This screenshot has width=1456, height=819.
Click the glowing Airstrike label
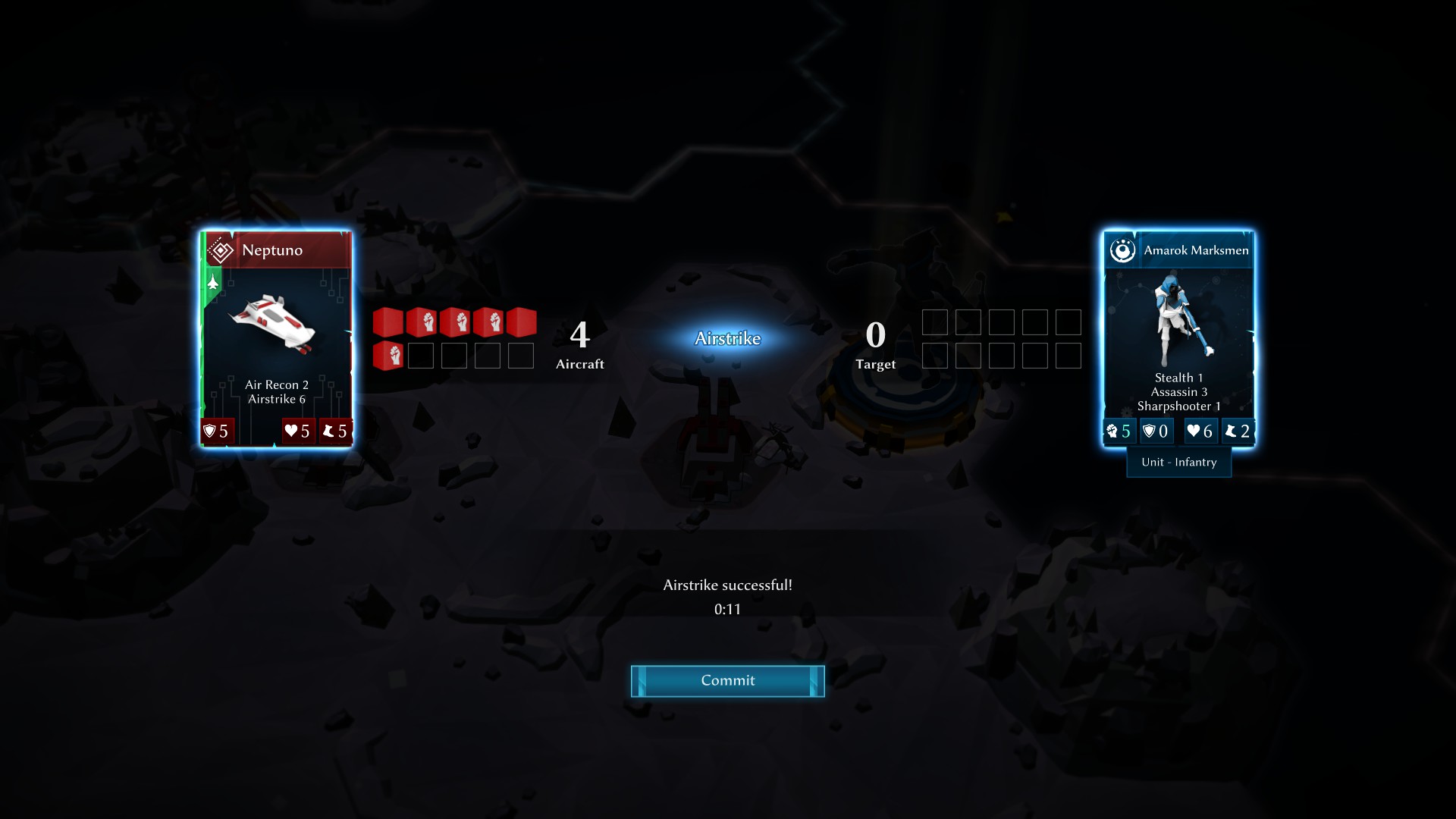[x=726, y=339]
